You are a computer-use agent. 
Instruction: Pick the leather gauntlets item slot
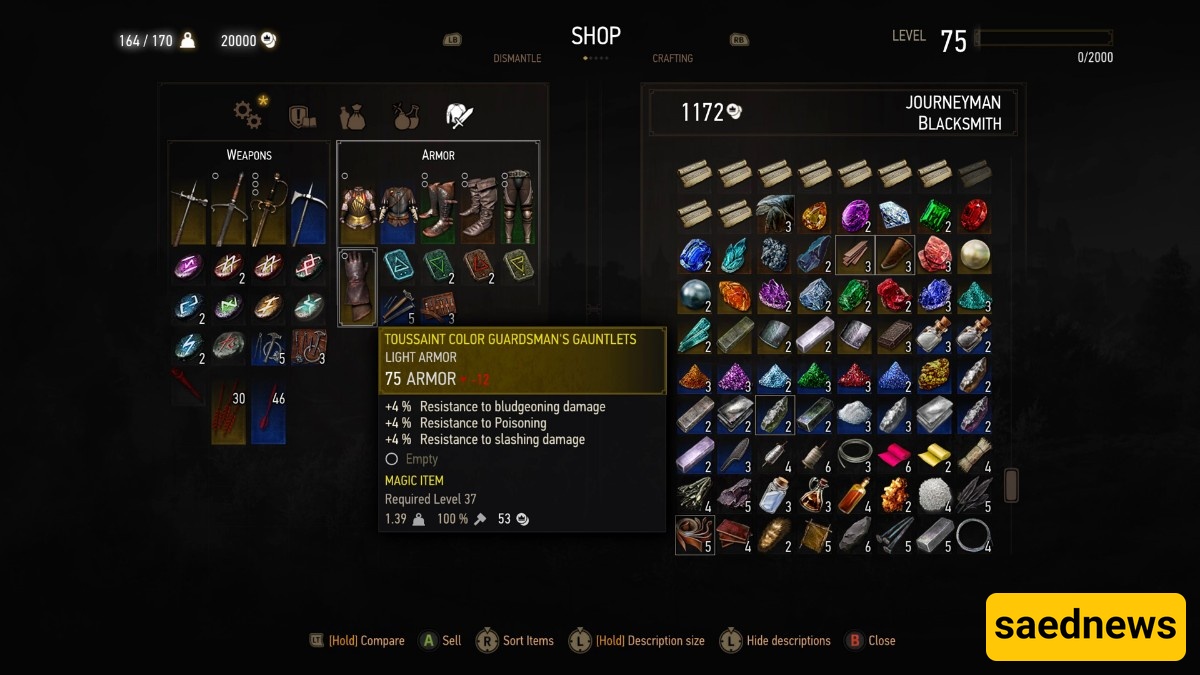[x=358, y=286]
